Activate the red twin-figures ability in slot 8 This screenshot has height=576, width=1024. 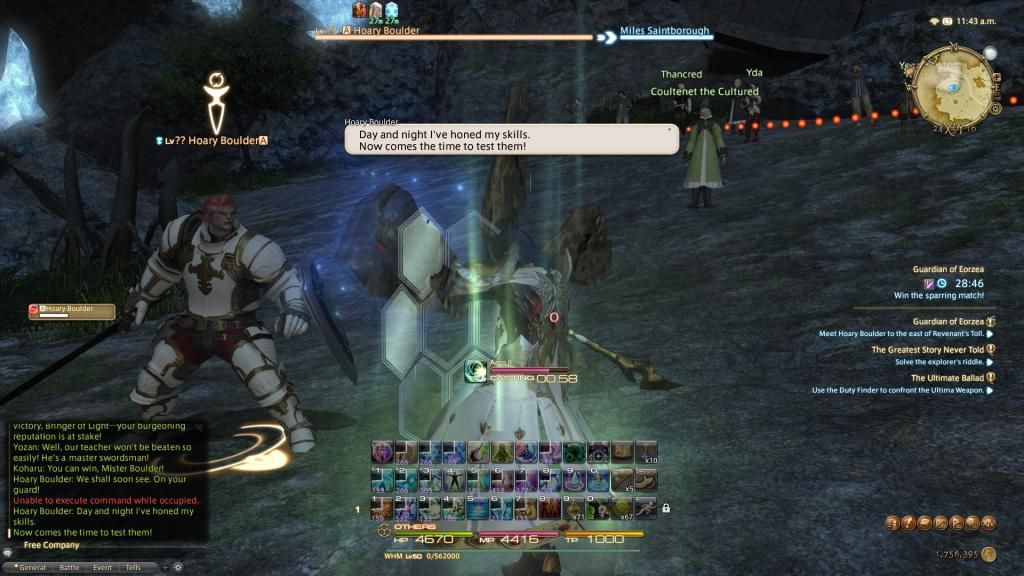pos(550,509)
